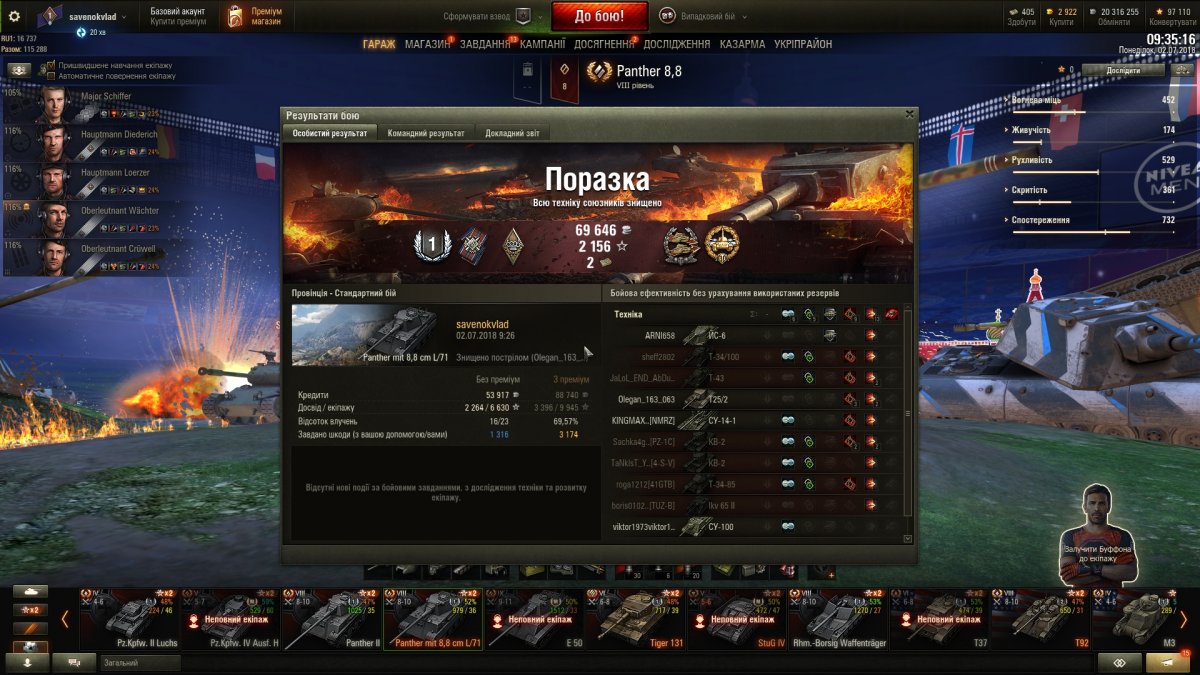Enter the КАЗАРМА barracks
This screenshot has height=675, width=1200.
point(742,44)
